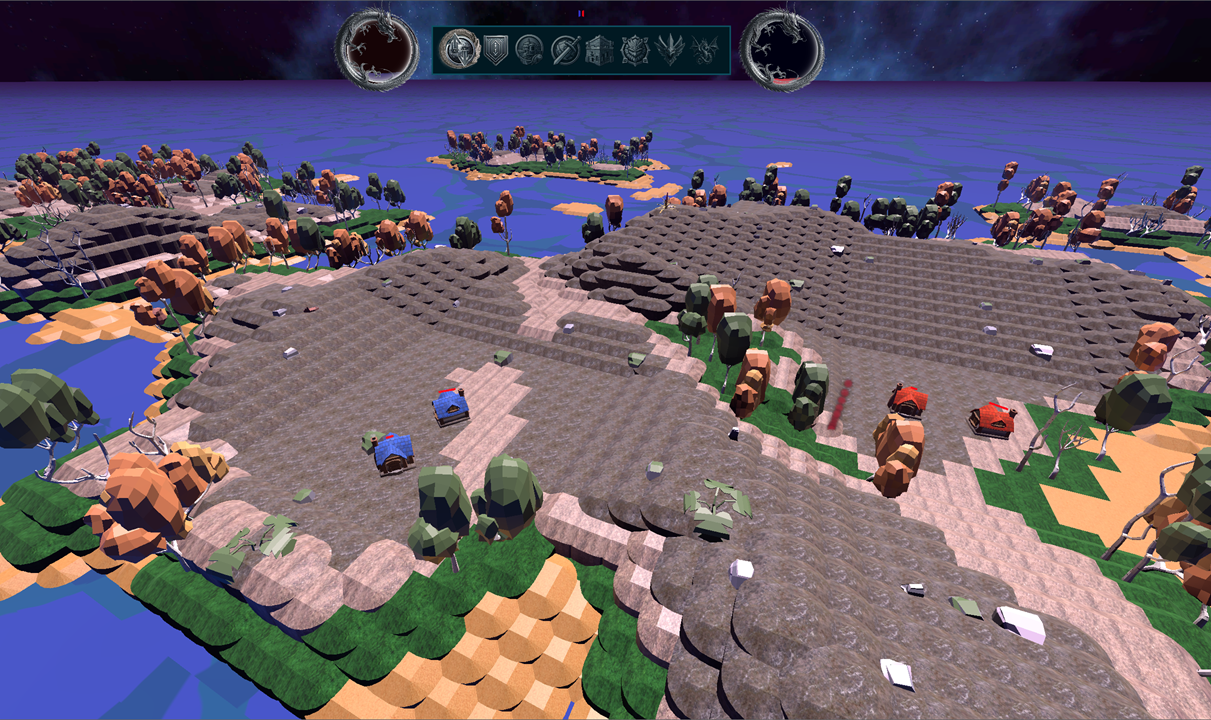1211x720 pixels.
Task: Select the raise and lower terrain power
Action: [x=461, y=49]
